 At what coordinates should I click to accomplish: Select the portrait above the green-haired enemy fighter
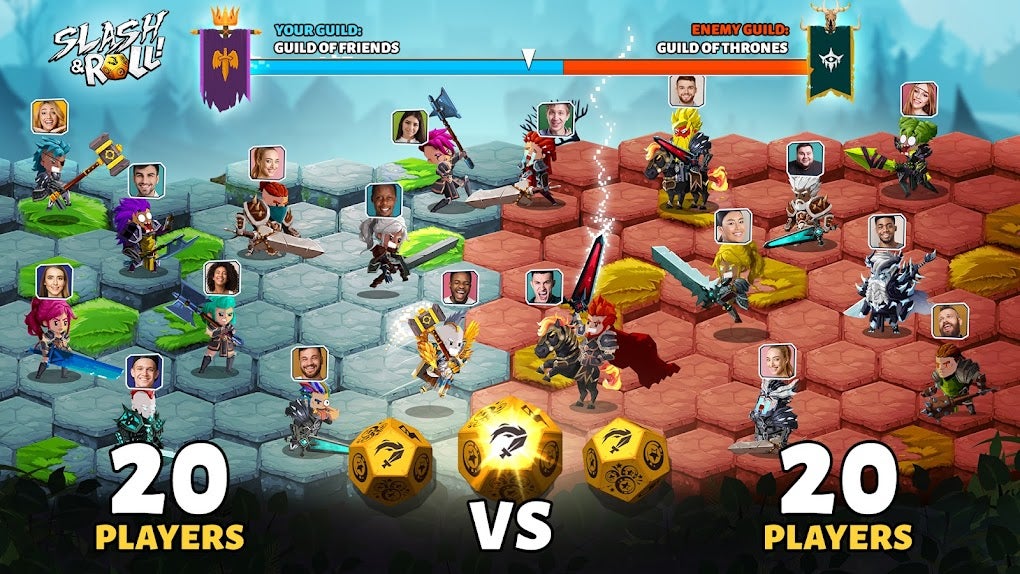pos(919,99)
